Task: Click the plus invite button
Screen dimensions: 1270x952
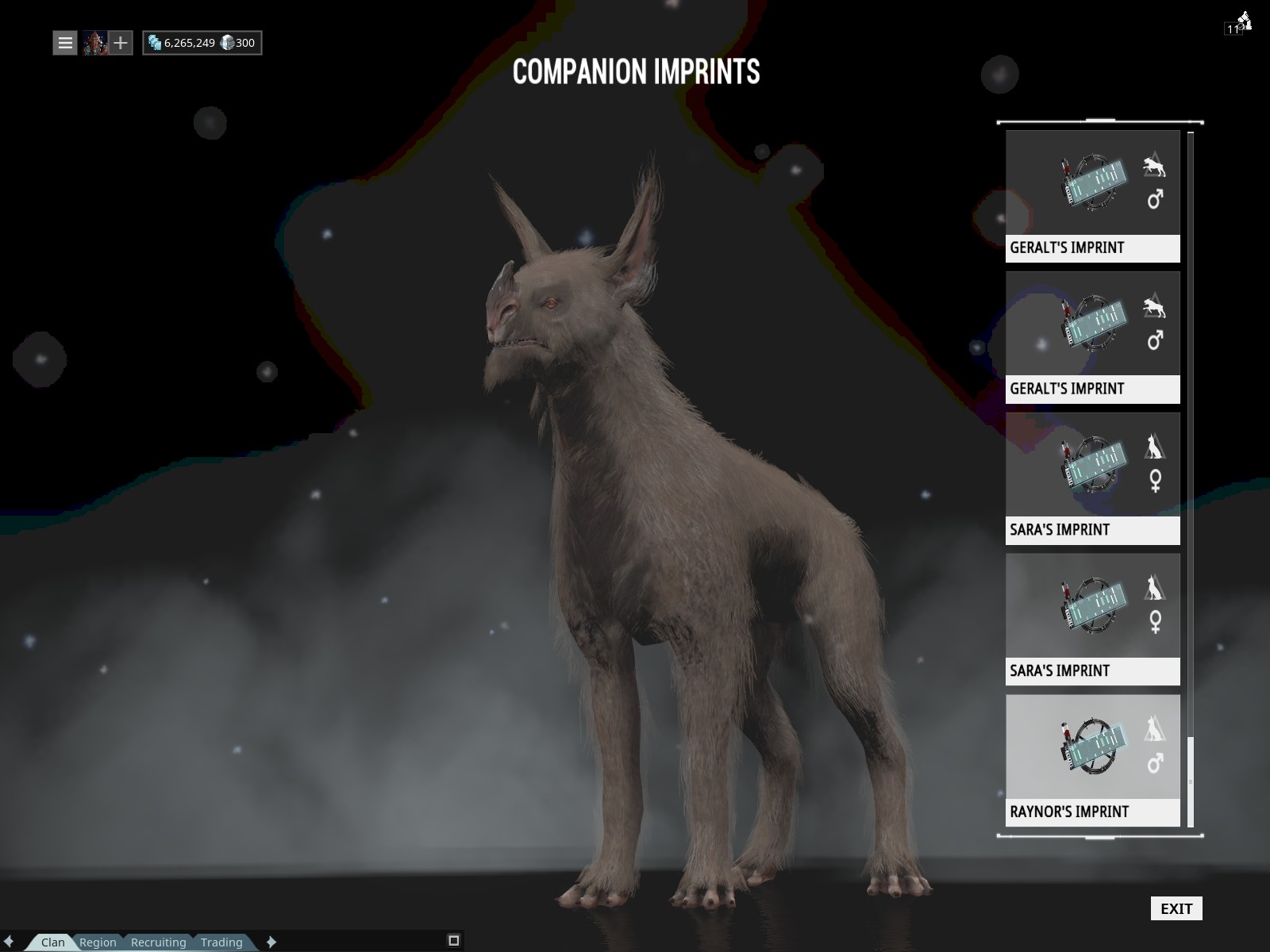Action: pos(121,43)
